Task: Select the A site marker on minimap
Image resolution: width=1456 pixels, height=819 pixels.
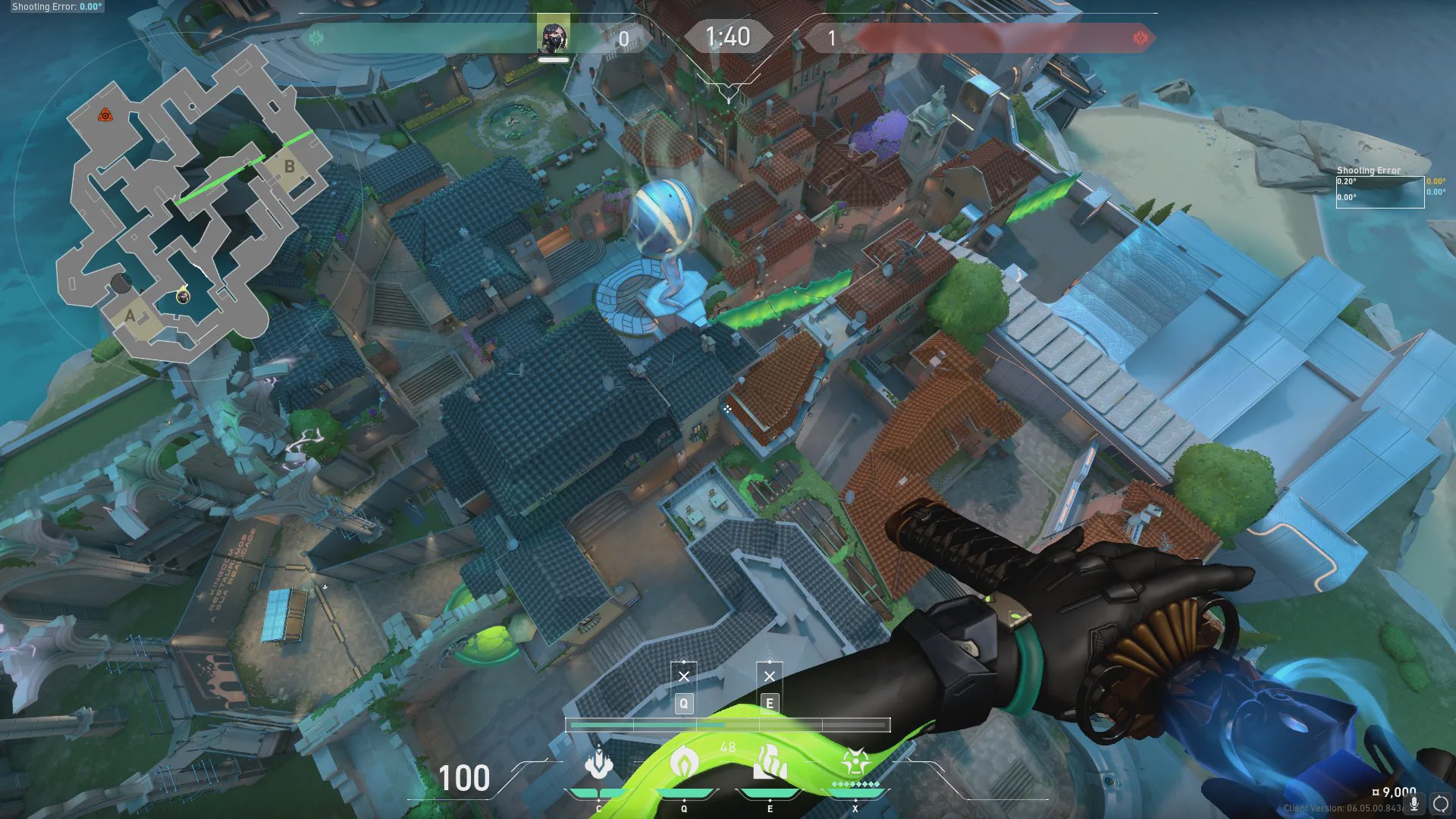Action: point(130,315)
